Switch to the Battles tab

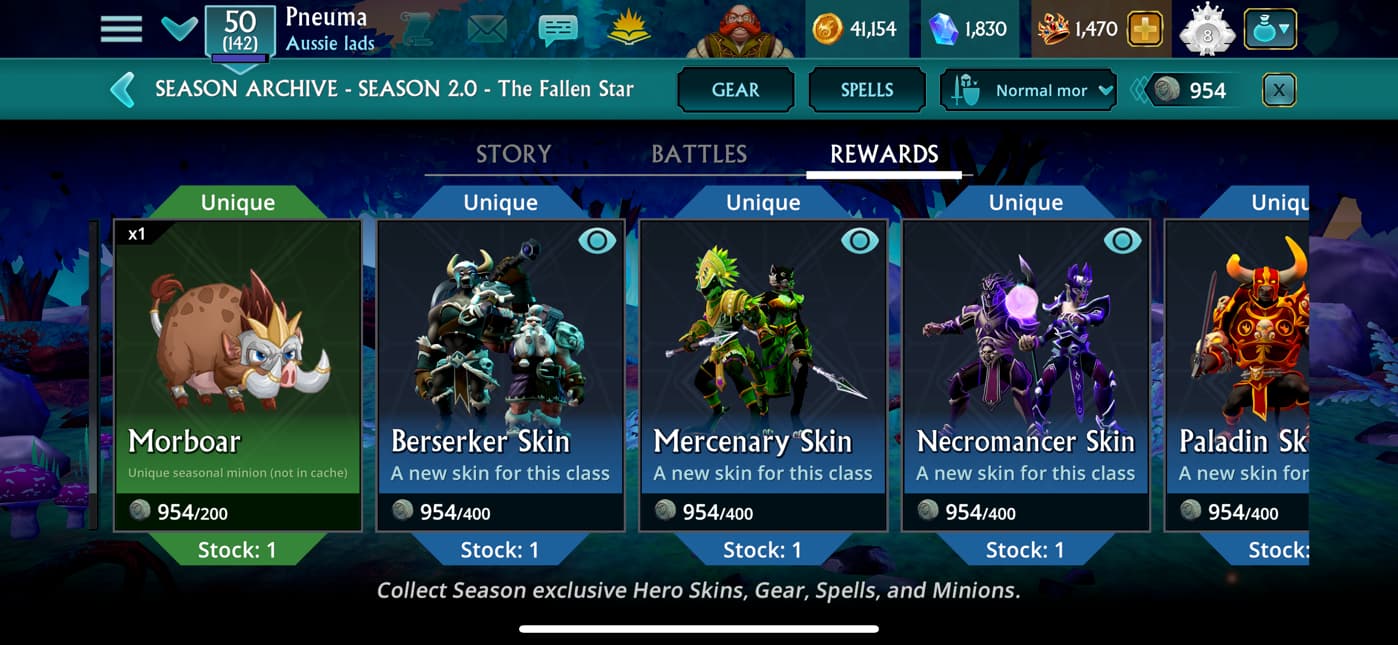(699, 154)
